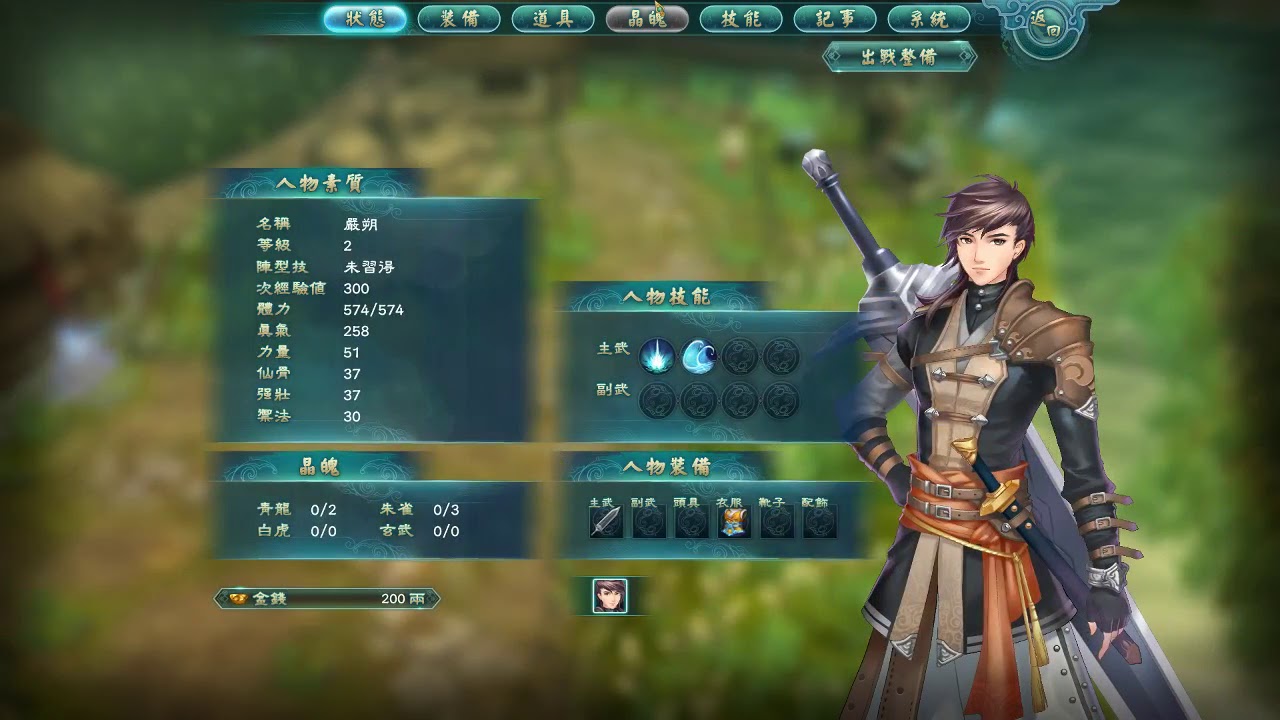Switch to the 晶魄 tab
Image resolution: width=1280 pixels, height=720 pixels.
pyautogui.click(x=647, y=19)
